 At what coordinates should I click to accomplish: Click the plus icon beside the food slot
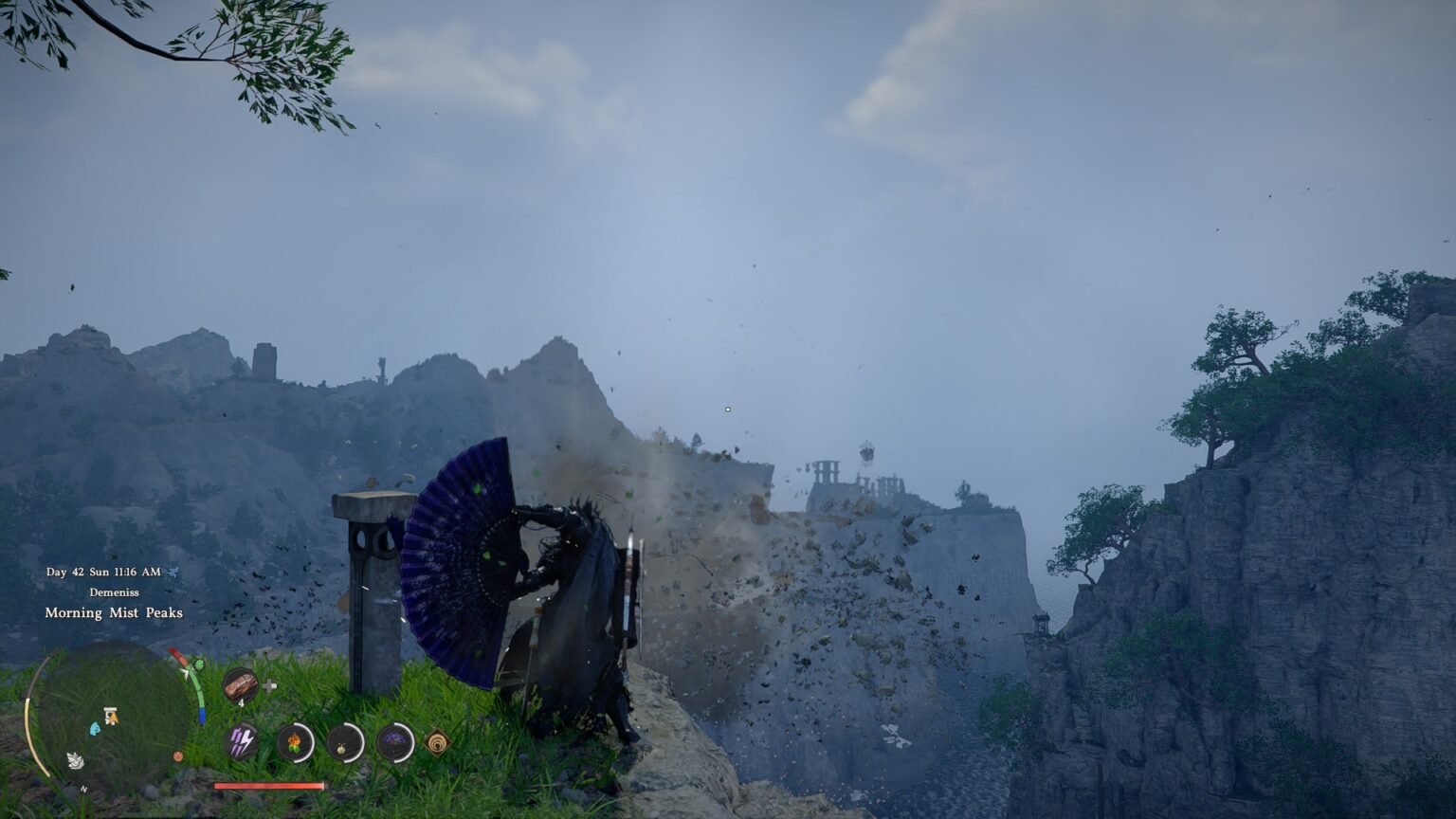click(x=270, y=685)
